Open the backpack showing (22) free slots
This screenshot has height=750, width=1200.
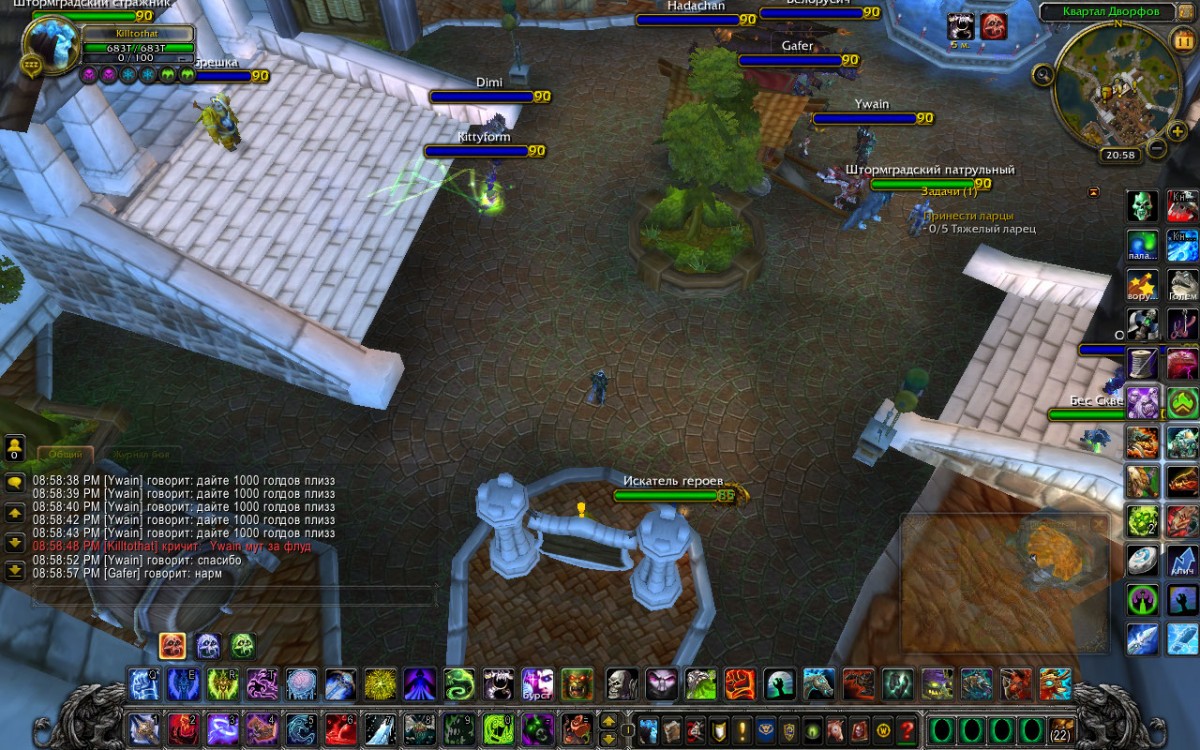coord(1061,729)
